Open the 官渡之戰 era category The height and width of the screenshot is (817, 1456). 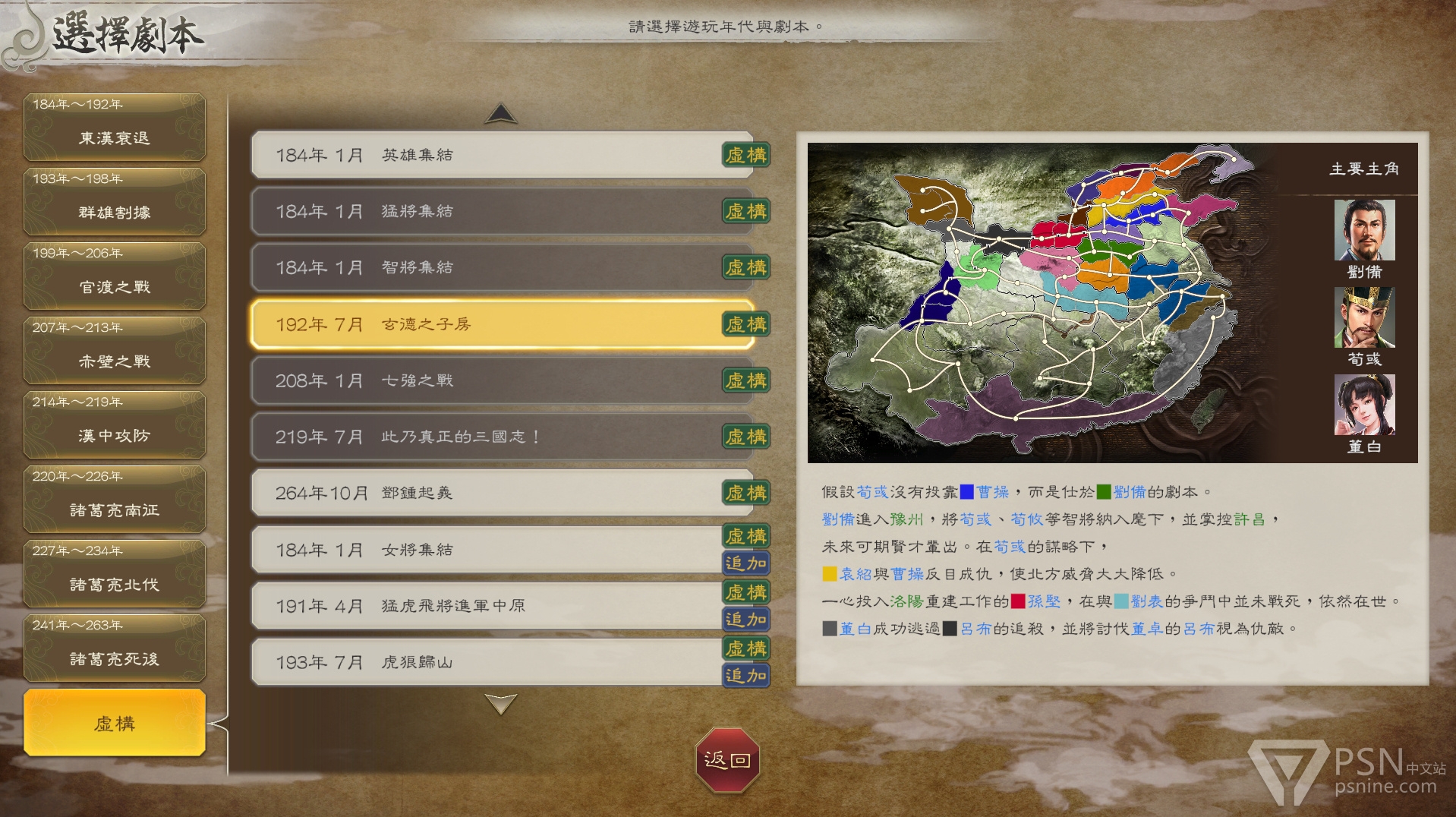115,276
